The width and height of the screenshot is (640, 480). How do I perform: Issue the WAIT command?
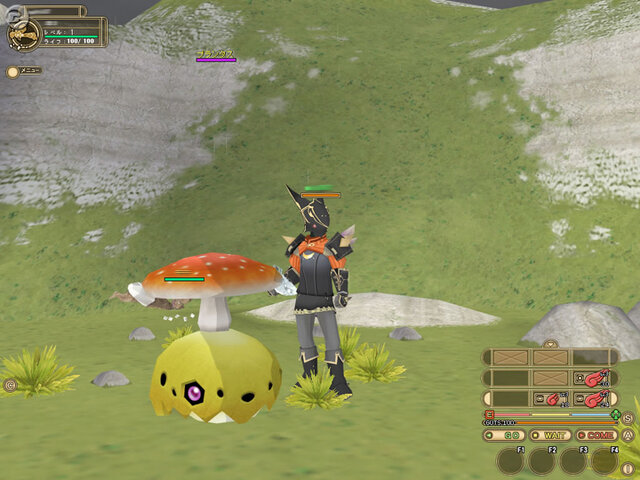click(551, 435)
